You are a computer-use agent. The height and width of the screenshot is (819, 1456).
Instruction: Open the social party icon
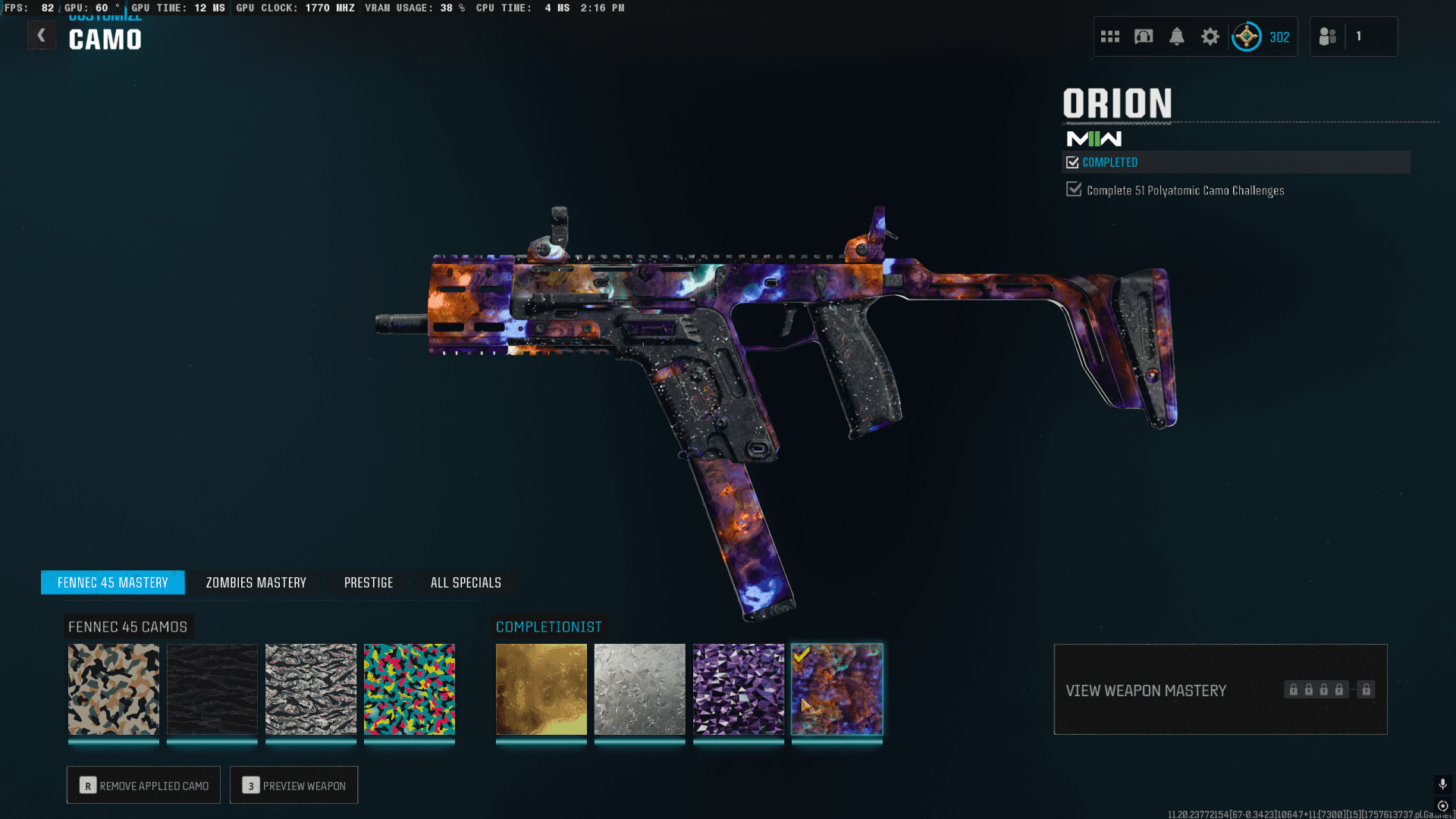pos(1328,36)
